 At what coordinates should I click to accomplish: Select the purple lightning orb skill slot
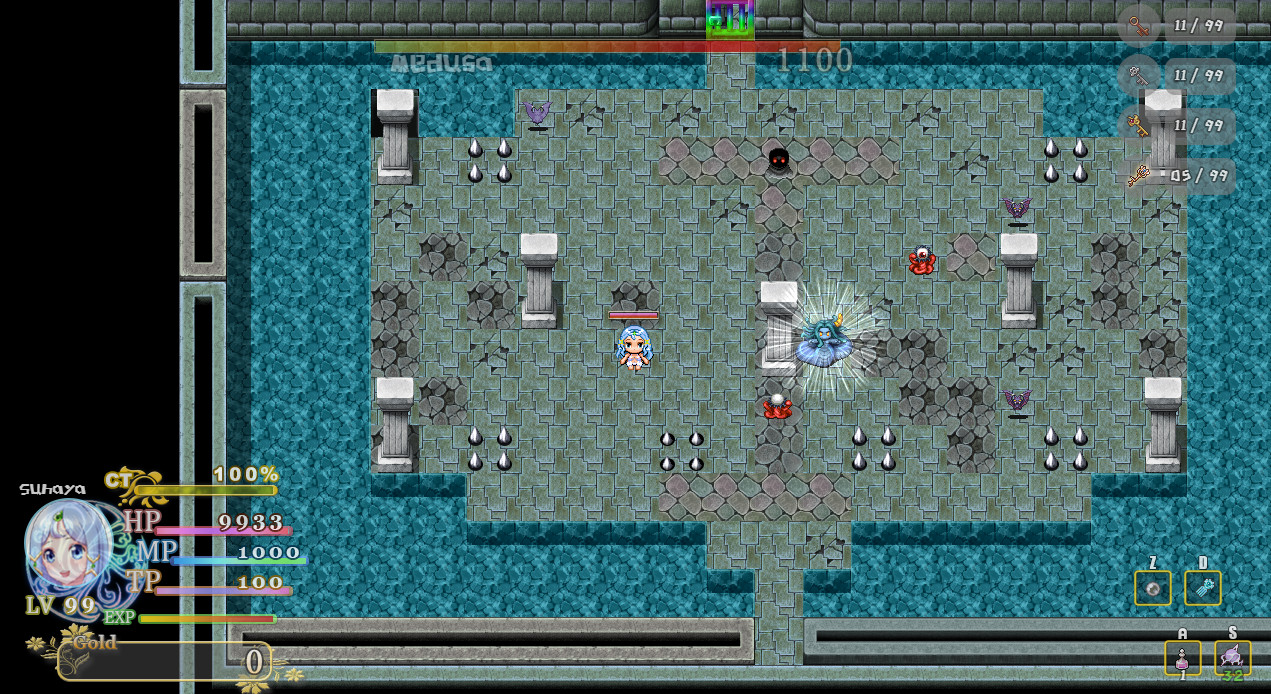coord(1232,657)
